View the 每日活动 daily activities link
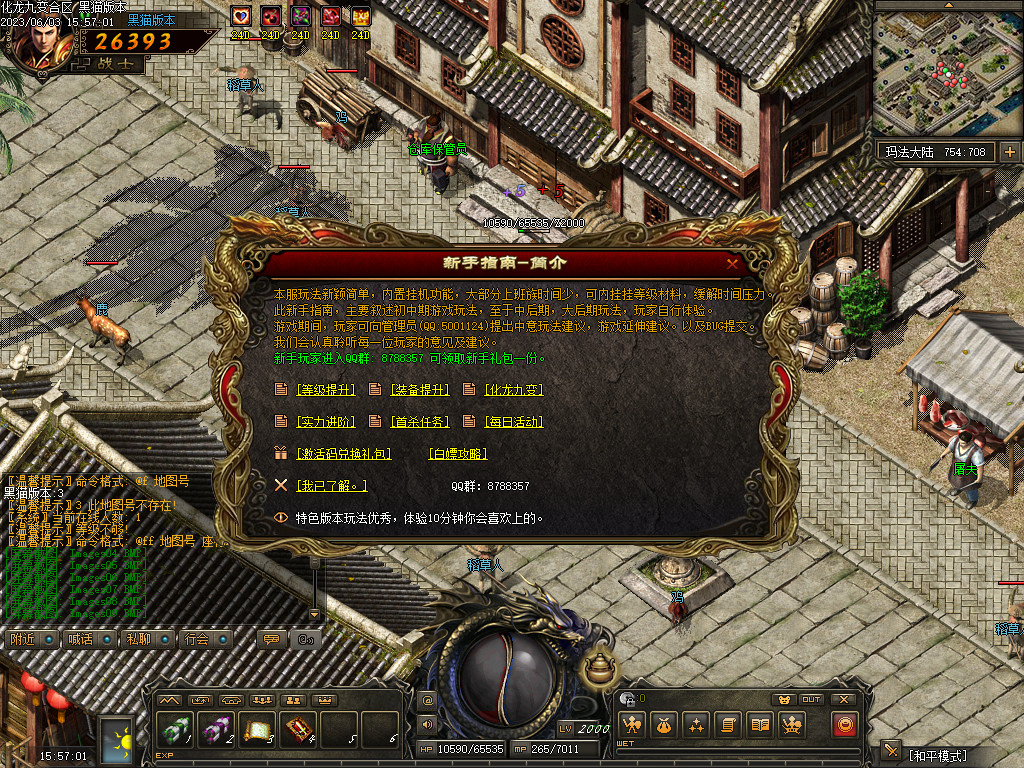This screenshot has height=768, width=1024. click(x=513, y=422)
